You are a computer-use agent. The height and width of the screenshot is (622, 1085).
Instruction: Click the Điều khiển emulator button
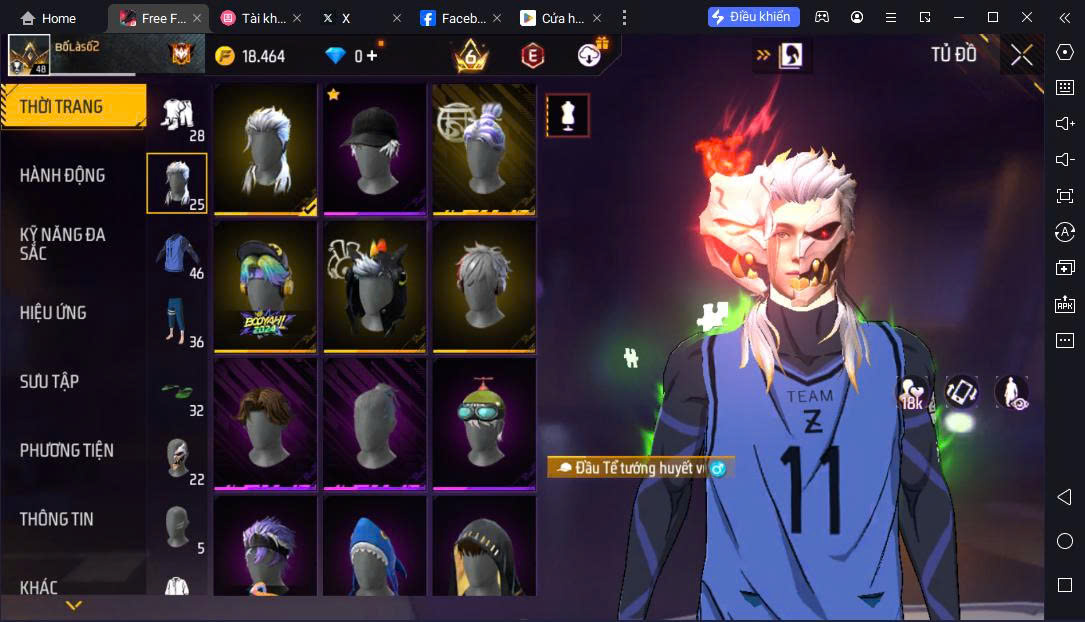click(x=751, y=17)
